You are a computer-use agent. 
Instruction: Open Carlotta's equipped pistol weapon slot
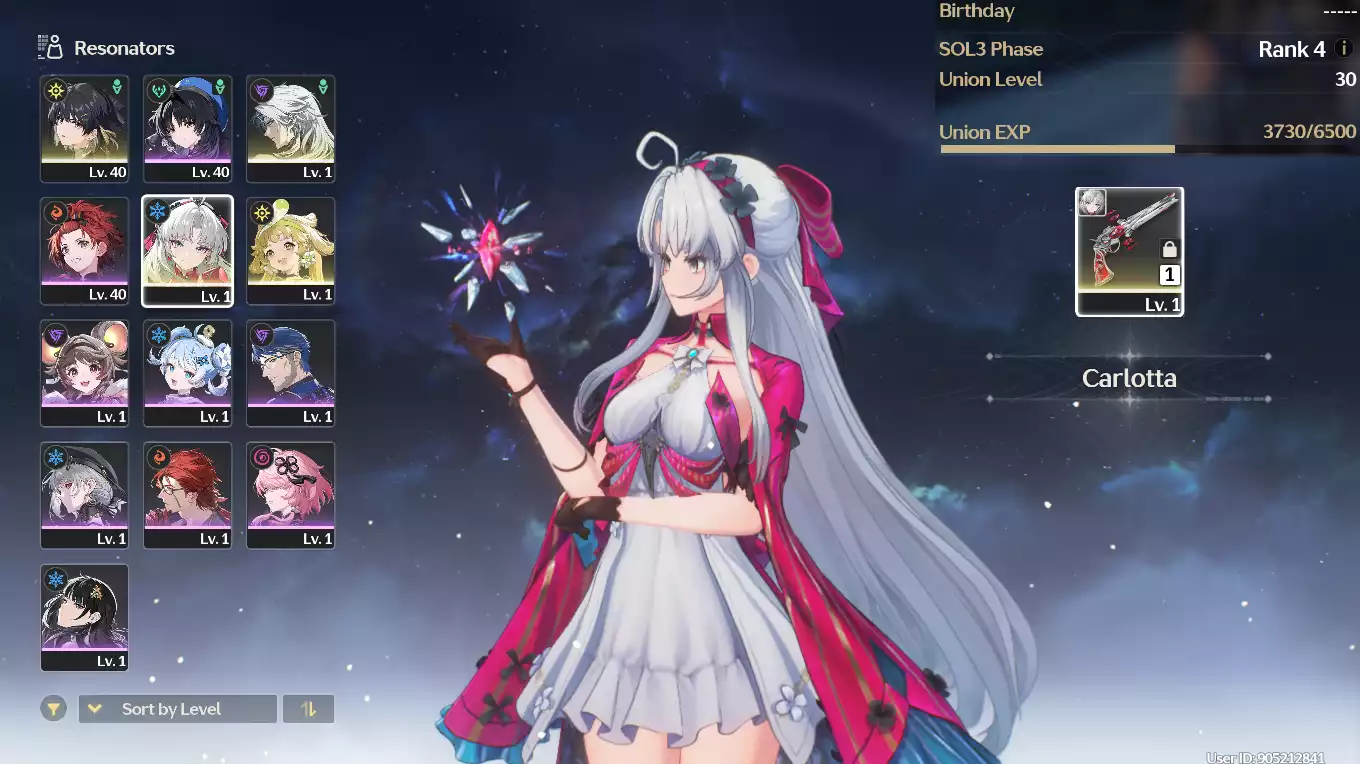[1129, 250]
